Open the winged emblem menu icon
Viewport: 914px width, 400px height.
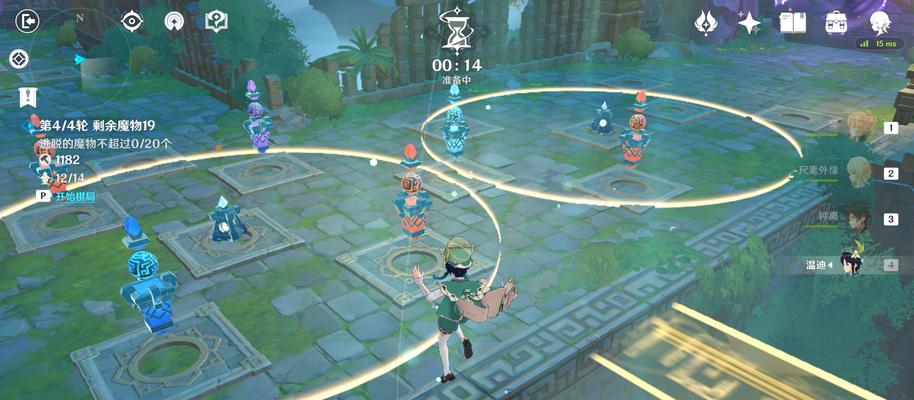[x=708, y=22]
